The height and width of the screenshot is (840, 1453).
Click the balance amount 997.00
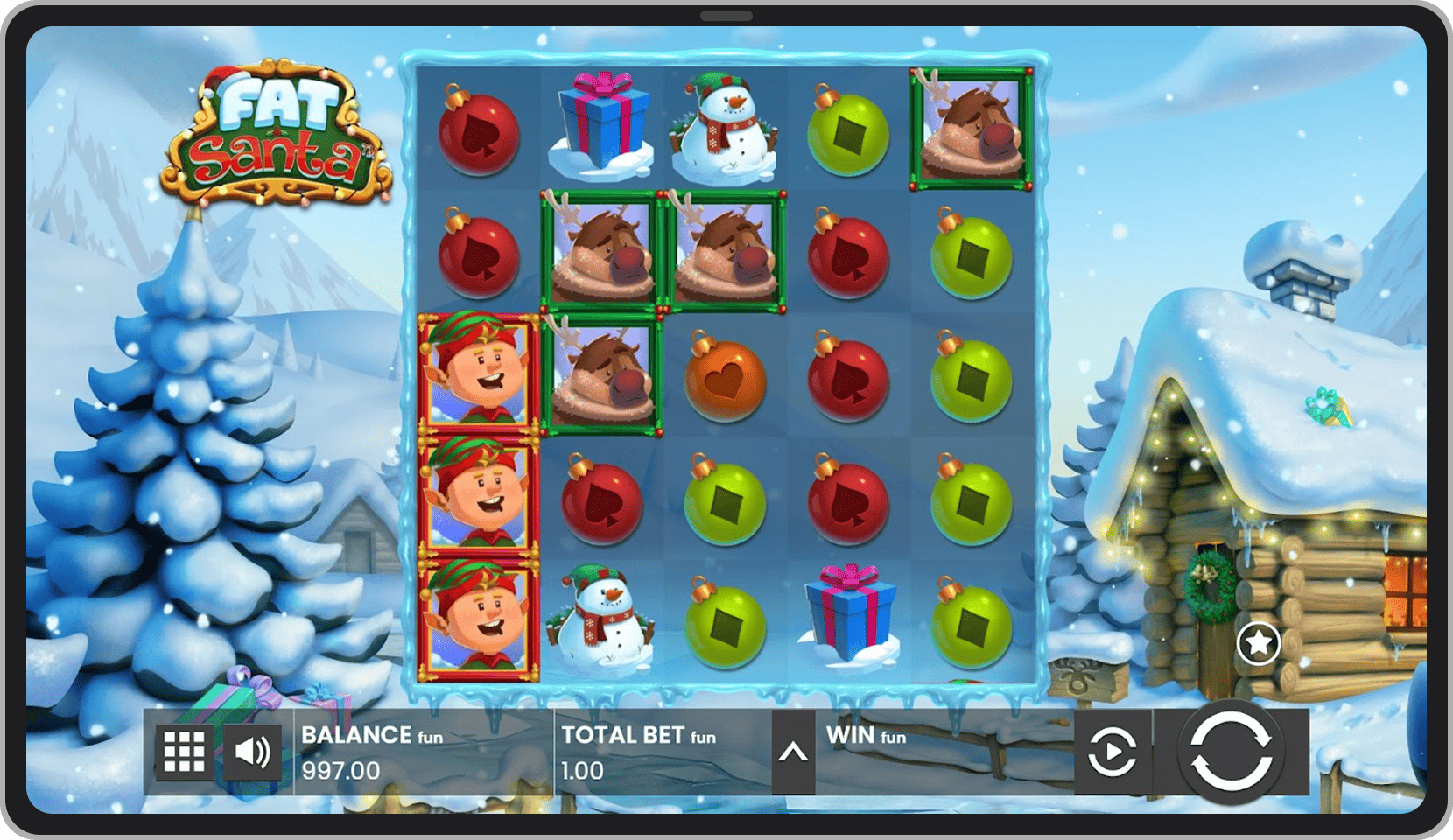click(x=340, y=771)
